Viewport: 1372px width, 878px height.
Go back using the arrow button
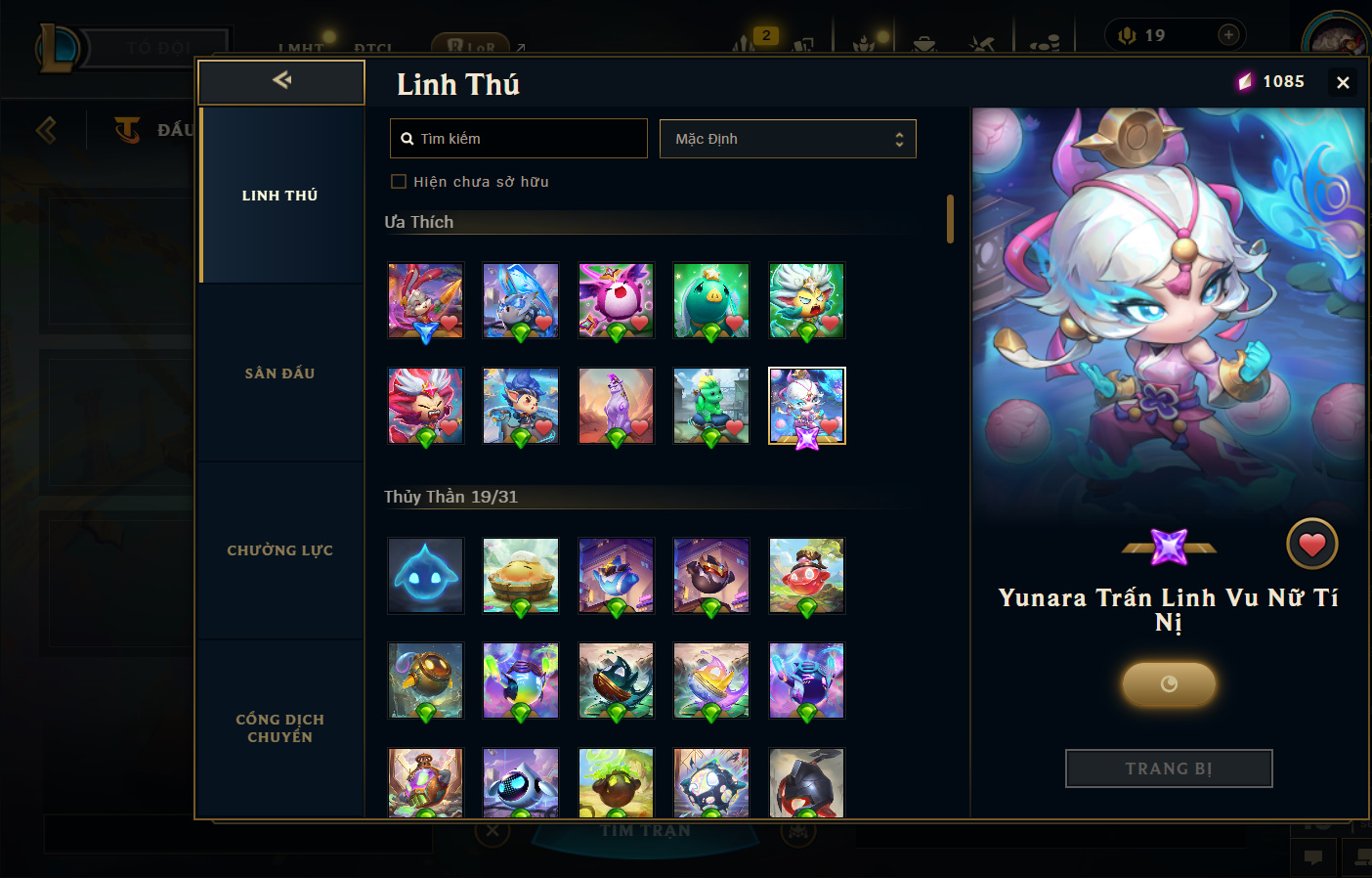[281, 81]
